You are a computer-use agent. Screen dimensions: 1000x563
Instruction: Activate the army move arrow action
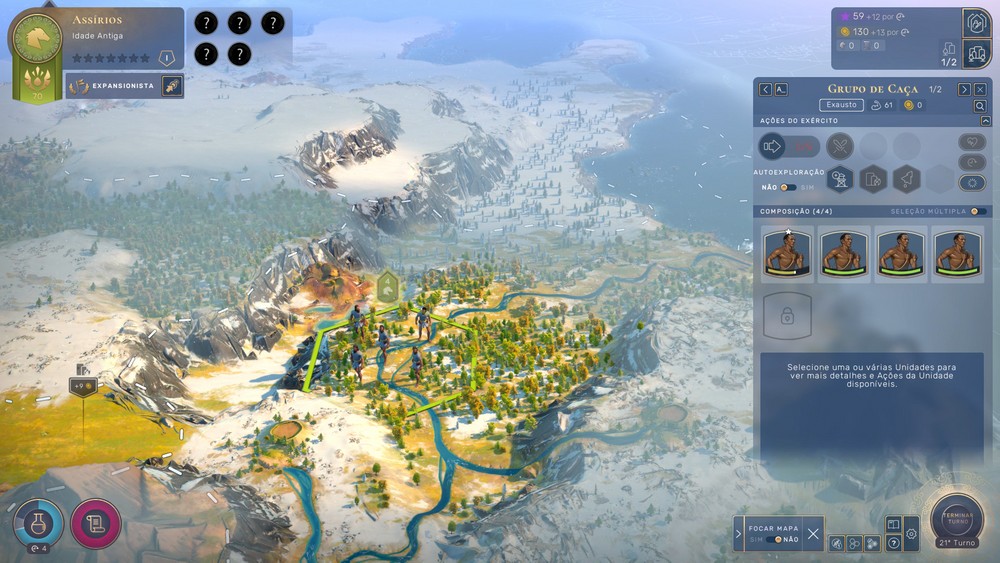[772, 146]
